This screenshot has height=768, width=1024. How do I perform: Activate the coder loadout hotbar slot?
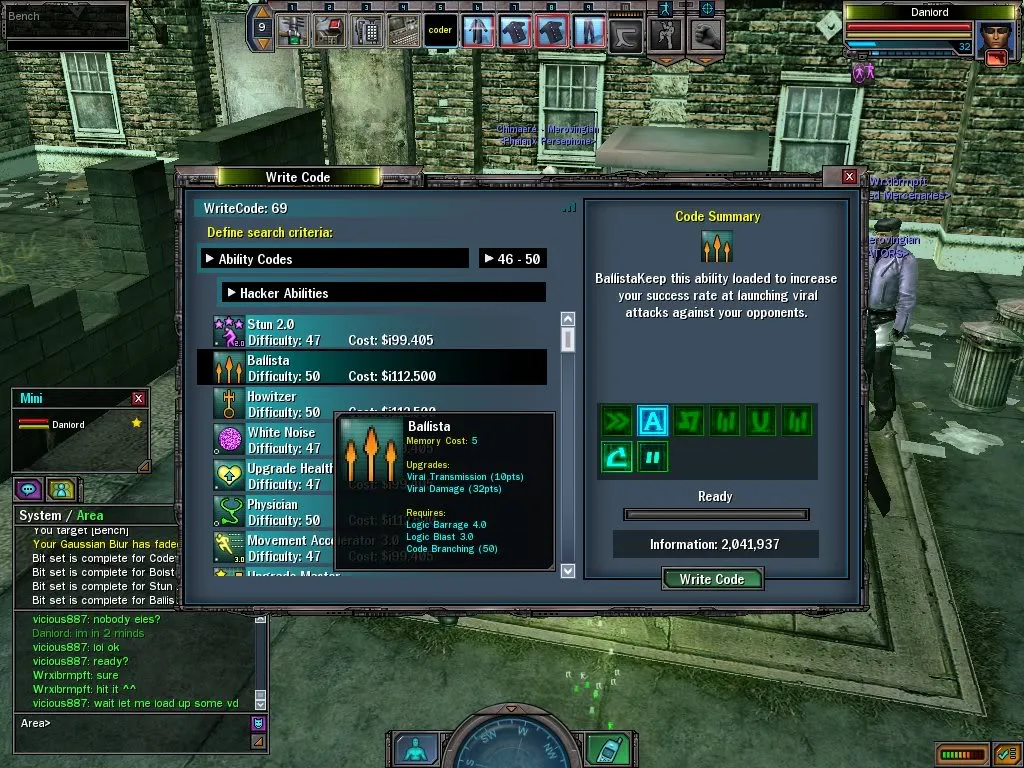tap(440, 31)
